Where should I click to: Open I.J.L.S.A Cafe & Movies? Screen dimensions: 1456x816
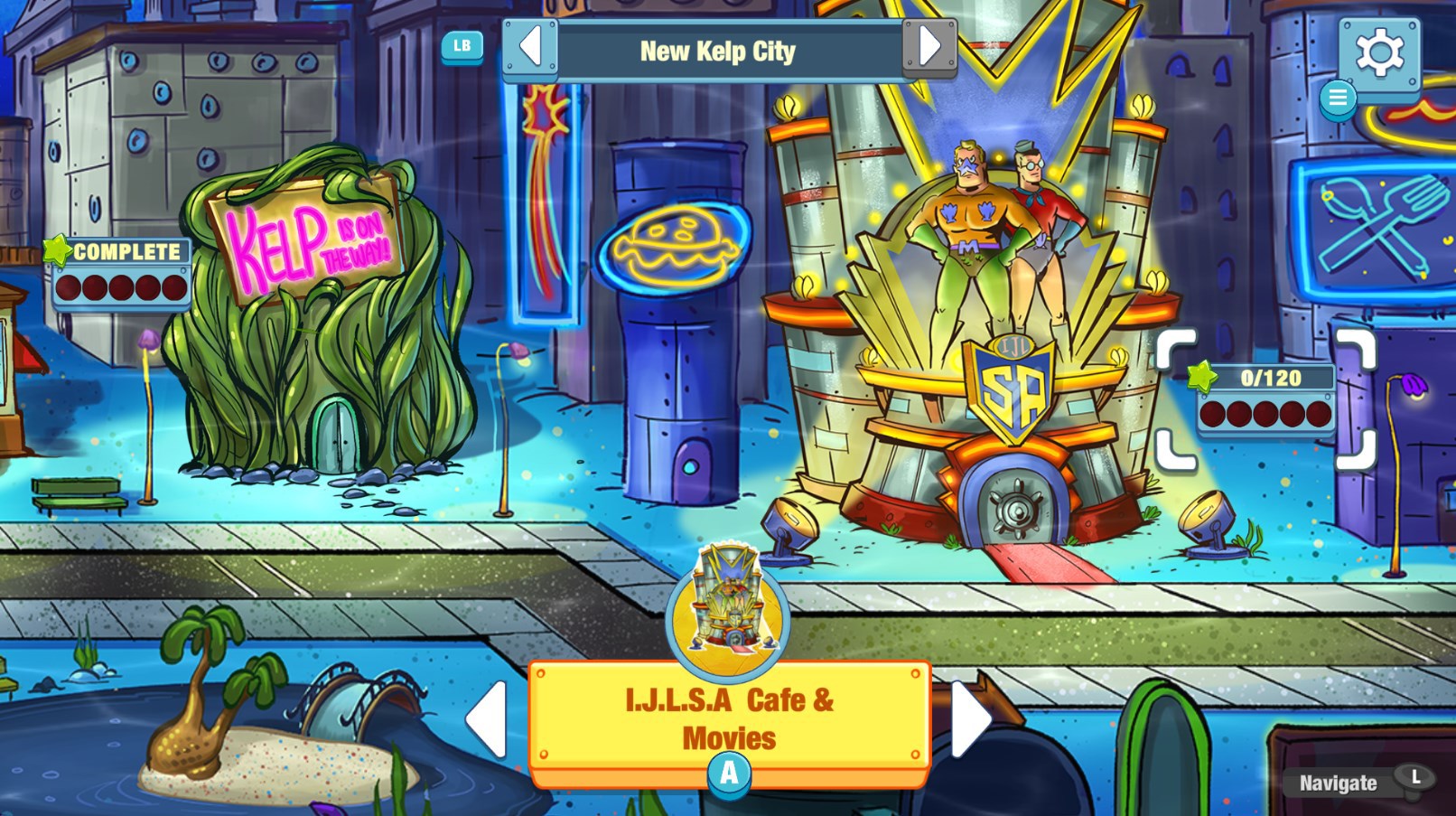(x=728, y=718)
